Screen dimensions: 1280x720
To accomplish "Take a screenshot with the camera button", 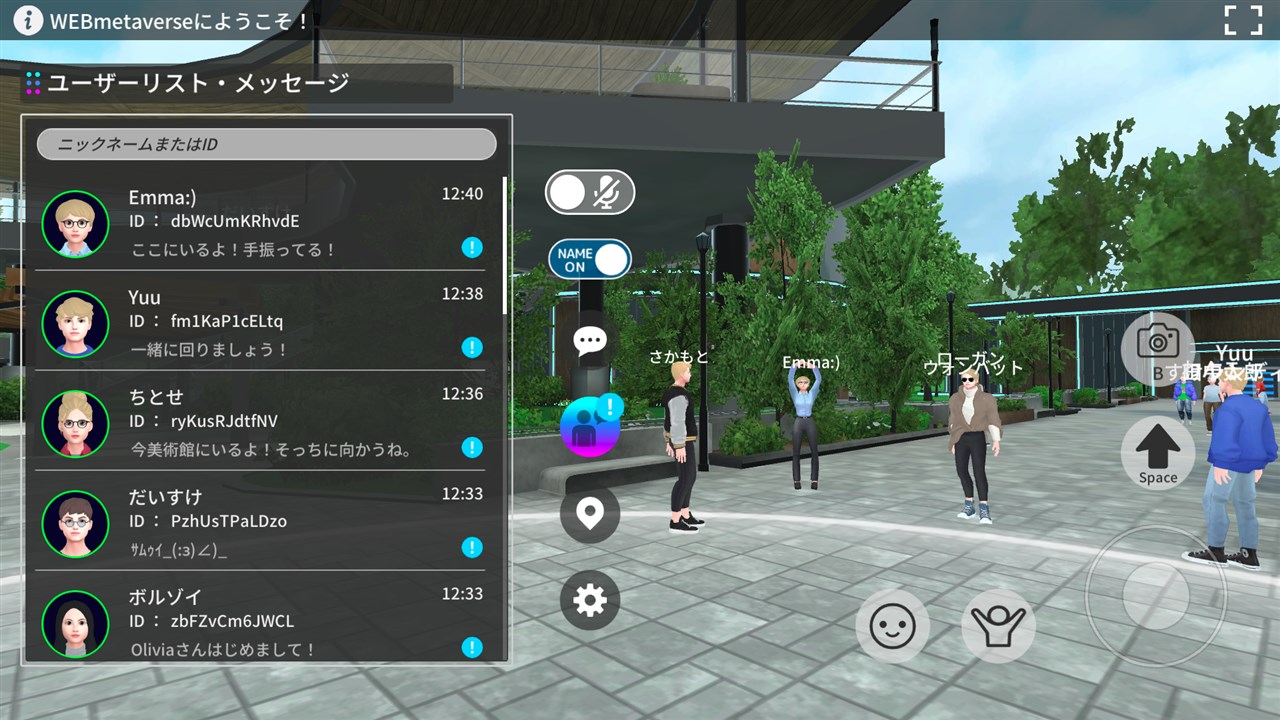I will tap(1158, 343).
